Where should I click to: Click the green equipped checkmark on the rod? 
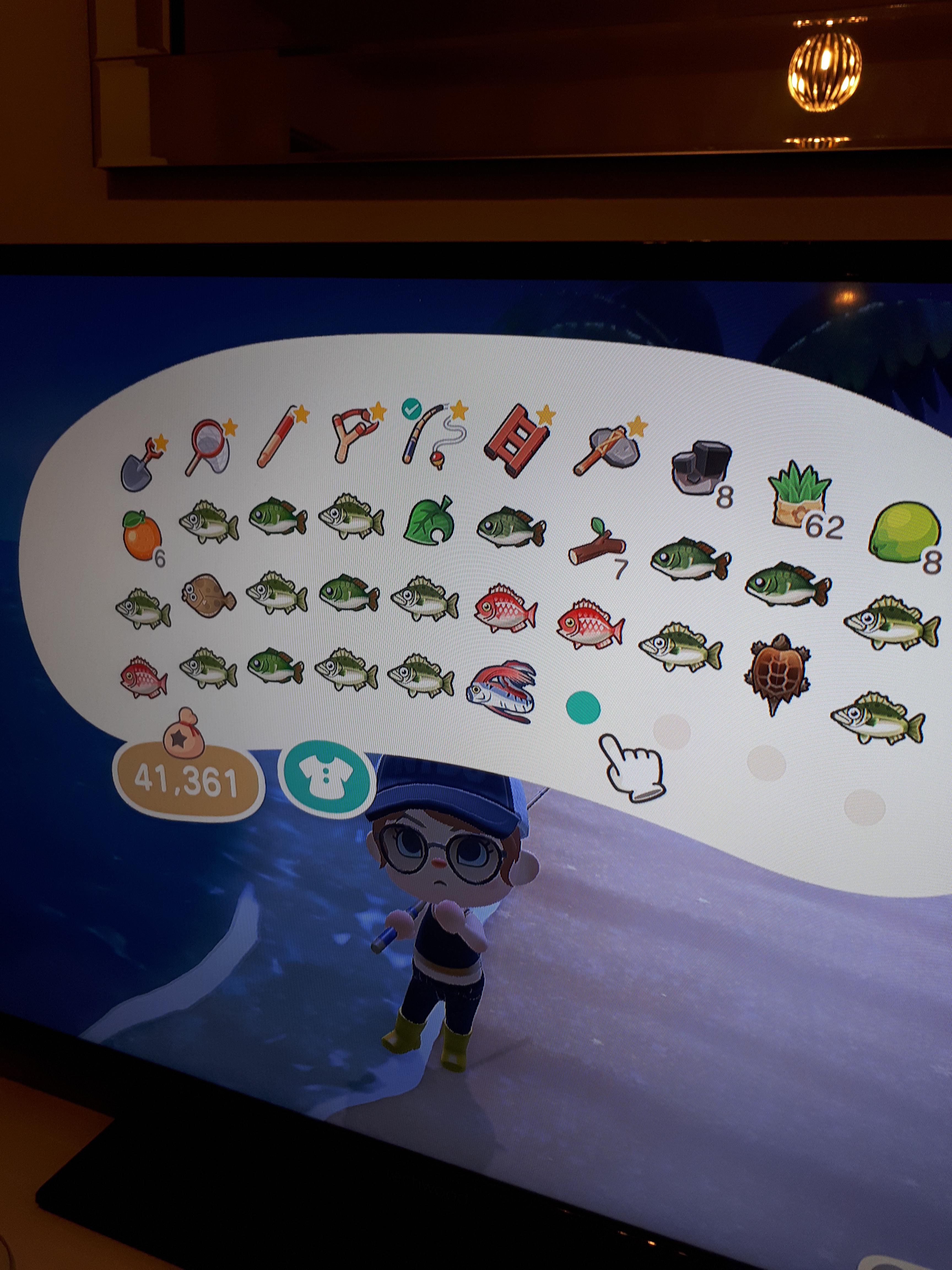[411, 409]
